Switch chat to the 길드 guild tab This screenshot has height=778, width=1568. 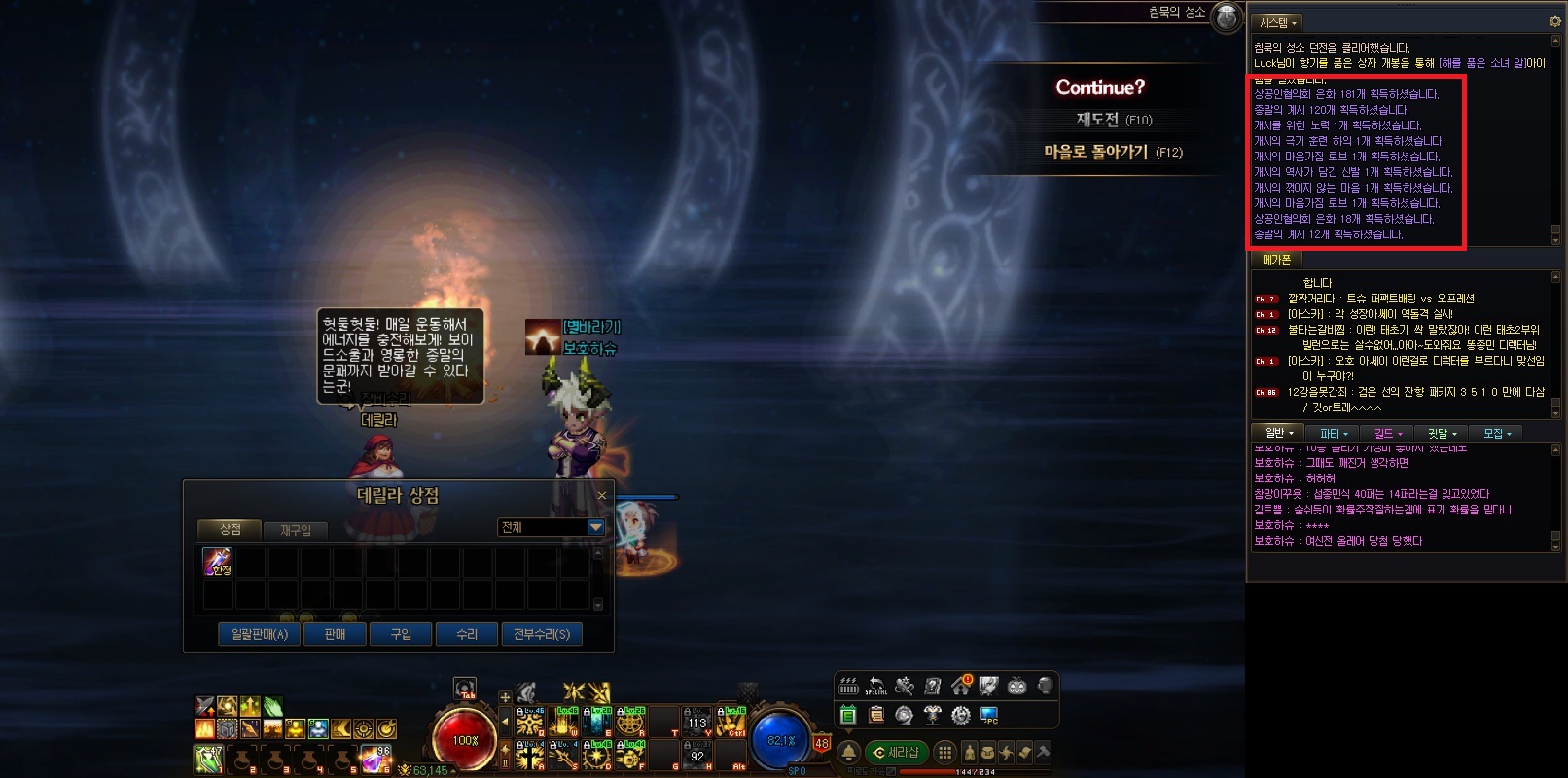pyautogui.click(x=1387, y=433)
